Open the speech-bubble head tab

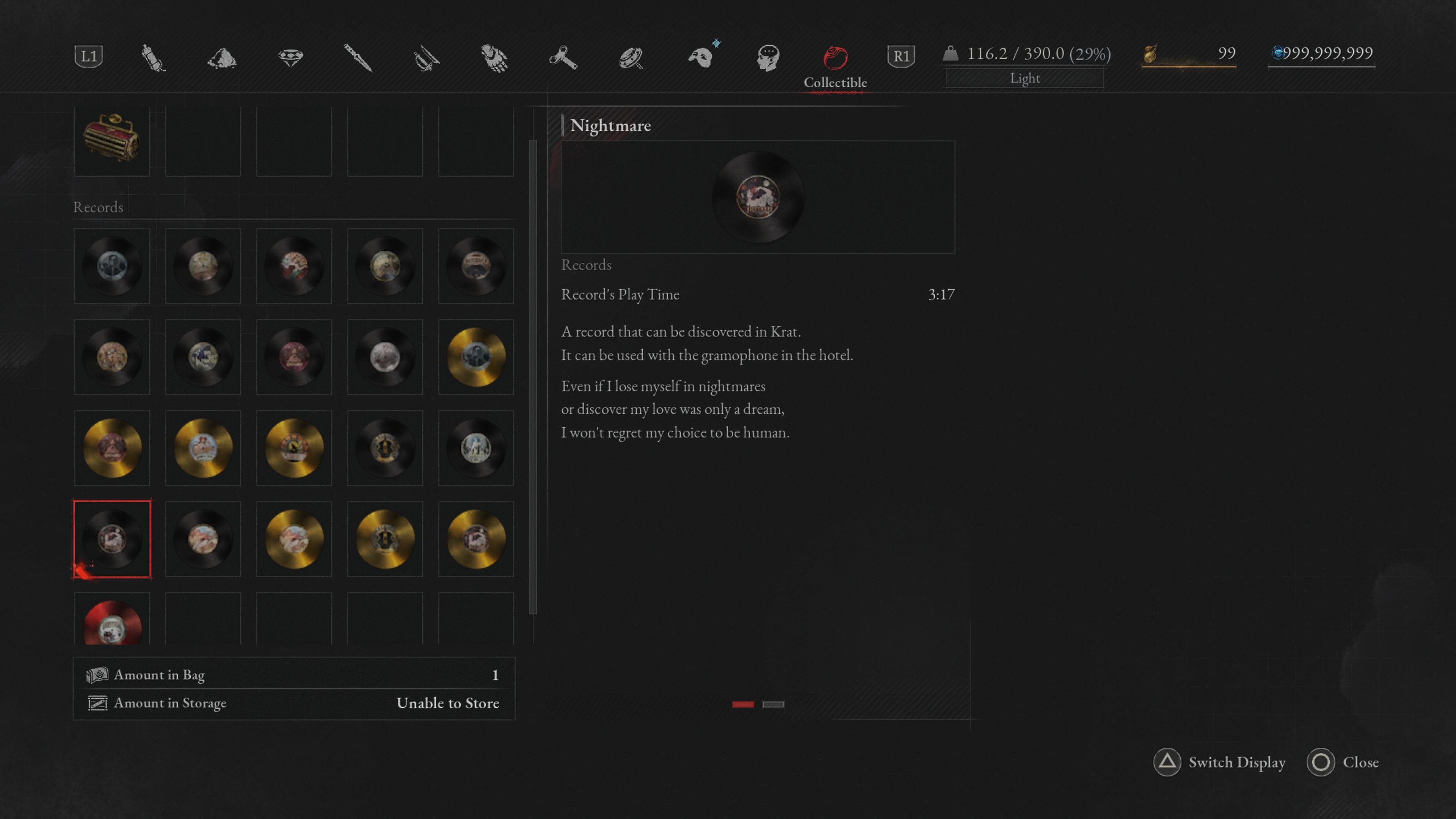[x=768, y=58]
